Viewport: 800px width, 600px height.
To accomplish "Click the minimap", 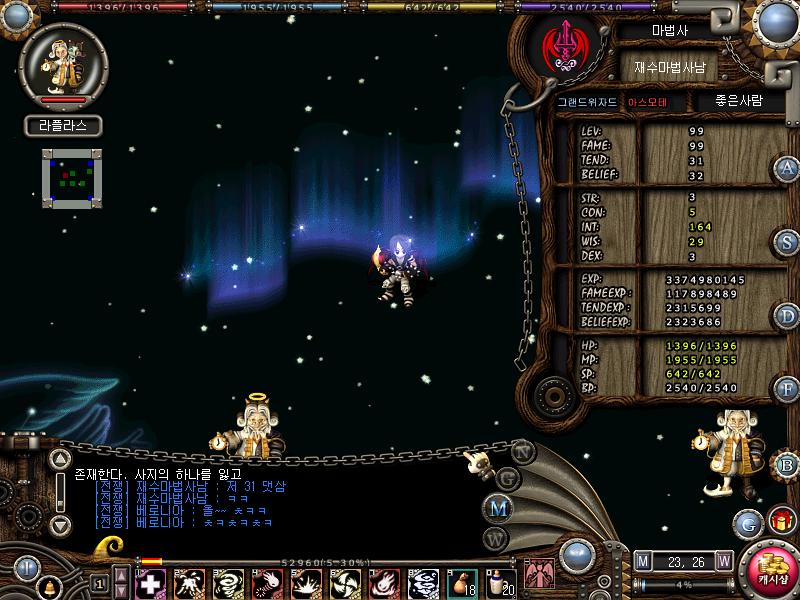I will (x=70, y=178).
